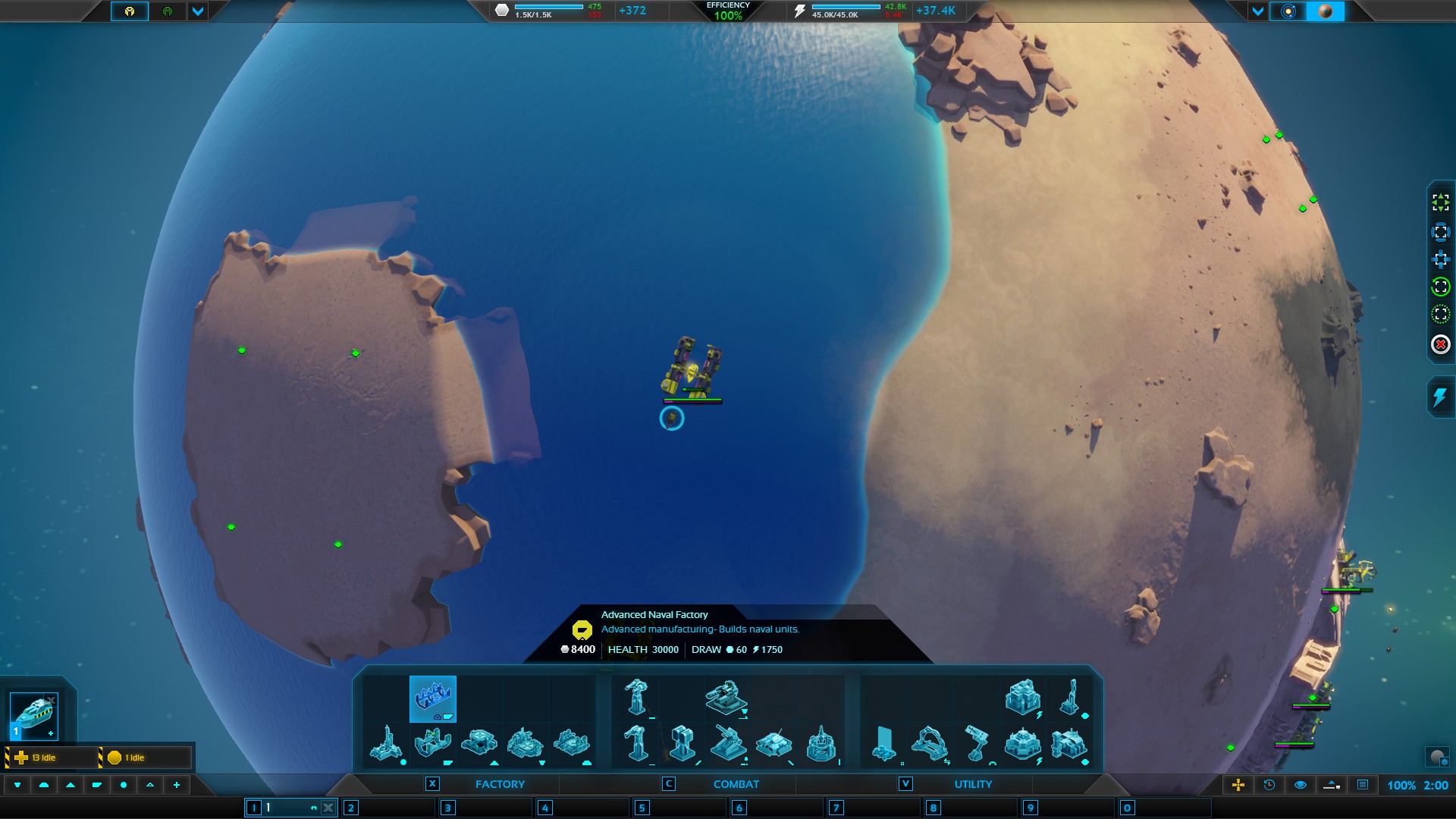This screenshot has height=819, width=1456.
Task: Open the time control clock button
Action: (x=1269, y=785)
